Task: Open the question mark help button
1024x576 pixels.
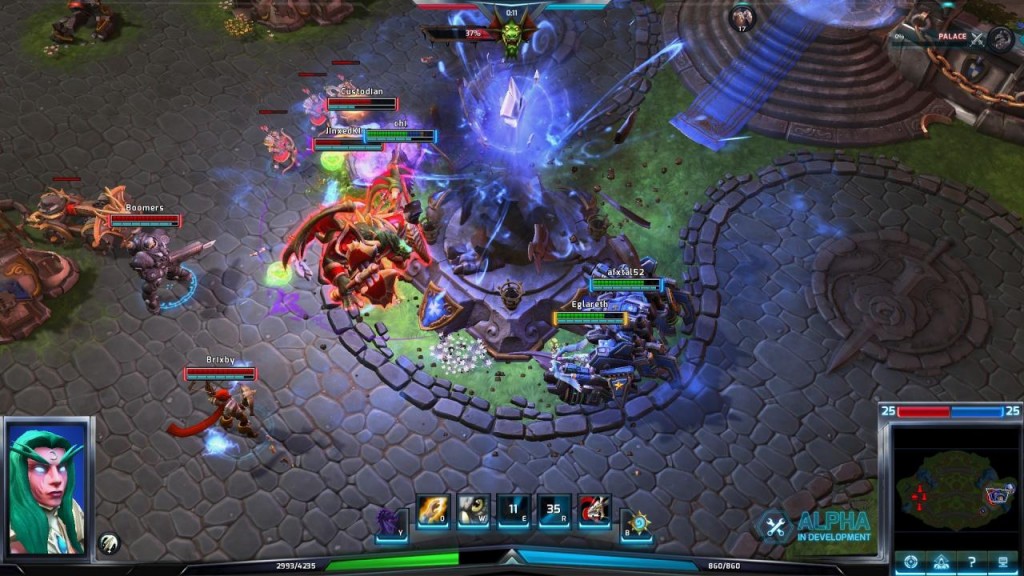Action: click(x=971, y=561)
